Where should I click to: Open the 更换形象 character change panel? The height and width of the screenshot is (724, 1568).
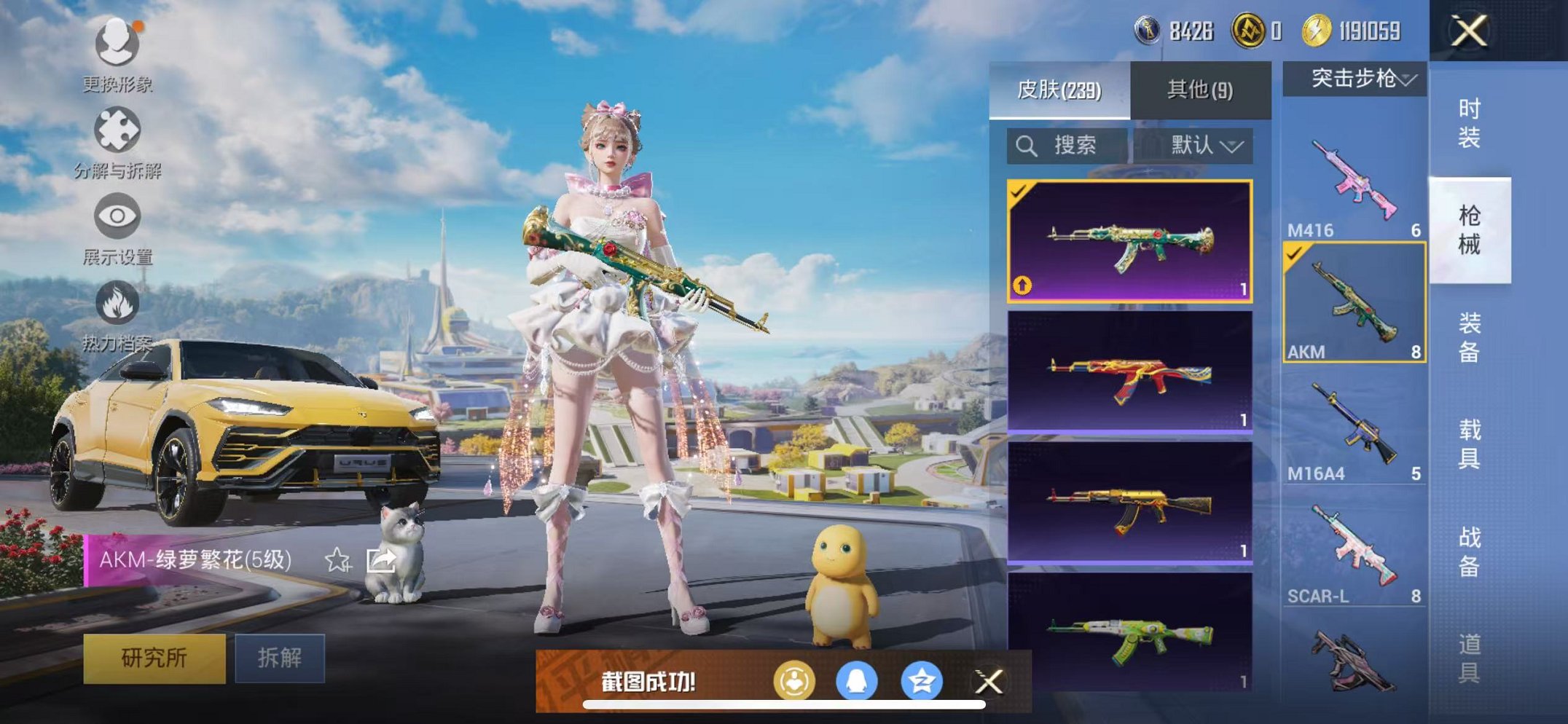[119, 44]
